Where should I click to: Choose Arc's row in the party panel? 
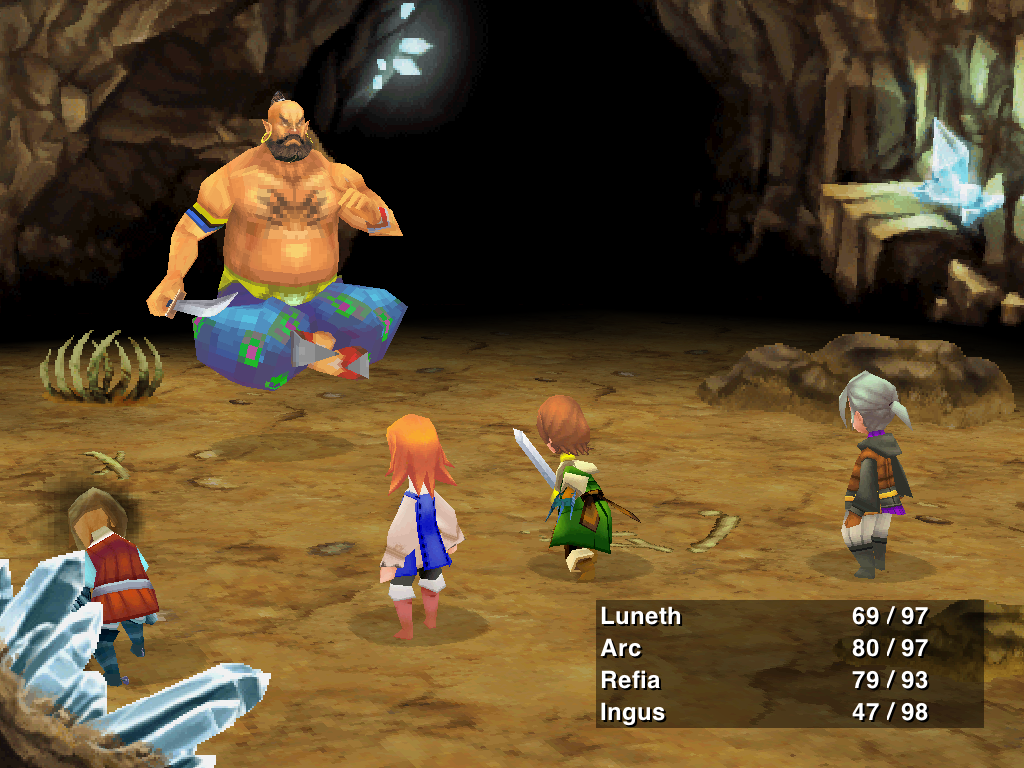(x=621, y=648)
